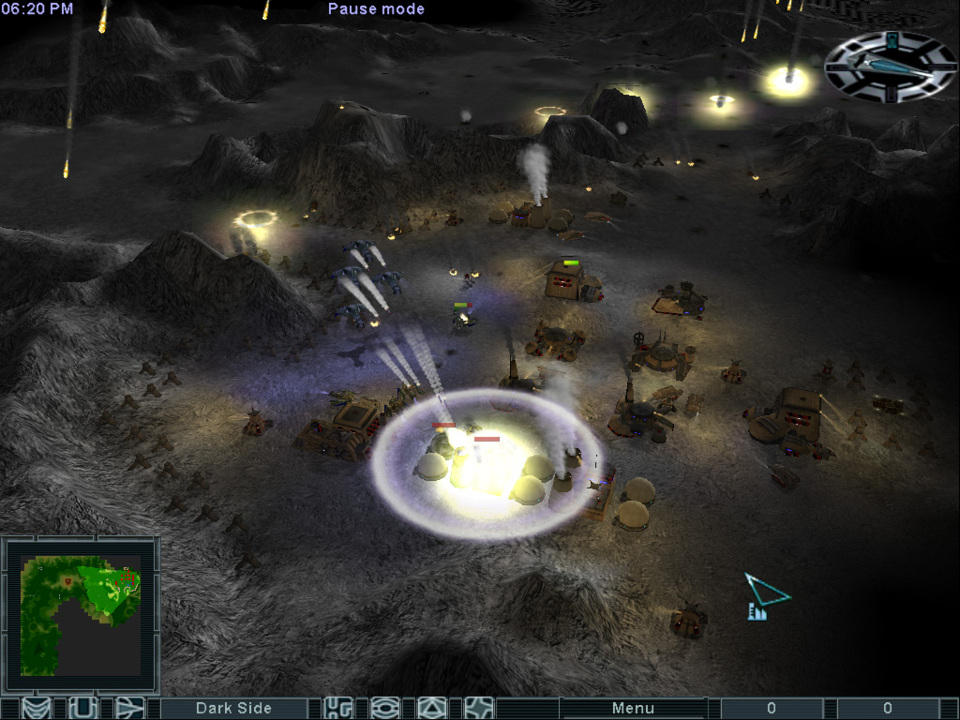Open the Menu button

click(632, 708)
